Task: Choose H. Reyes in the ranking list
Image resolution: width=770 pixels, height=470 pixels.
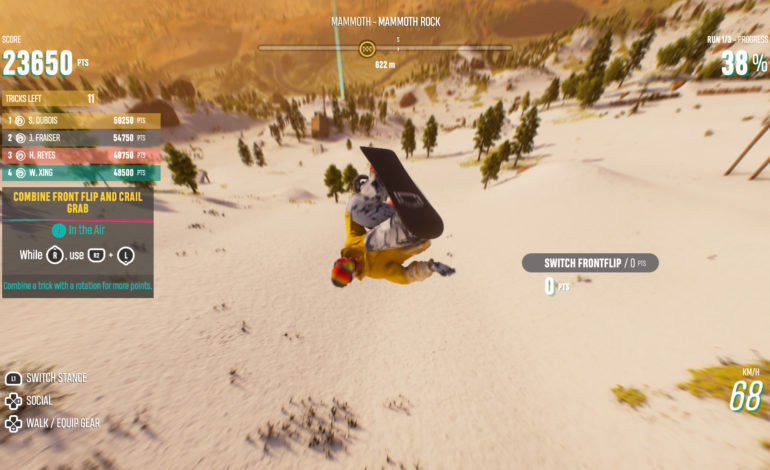Action: coord(80,155)
